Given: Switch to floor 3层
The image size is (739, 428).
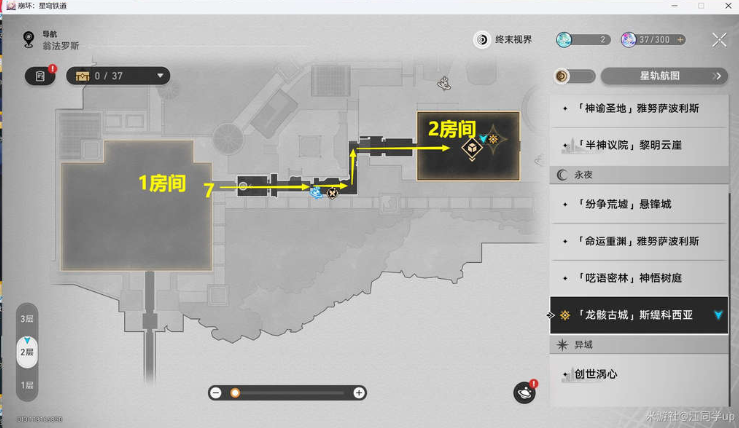Looking at the screenshot, I should 27,318.
